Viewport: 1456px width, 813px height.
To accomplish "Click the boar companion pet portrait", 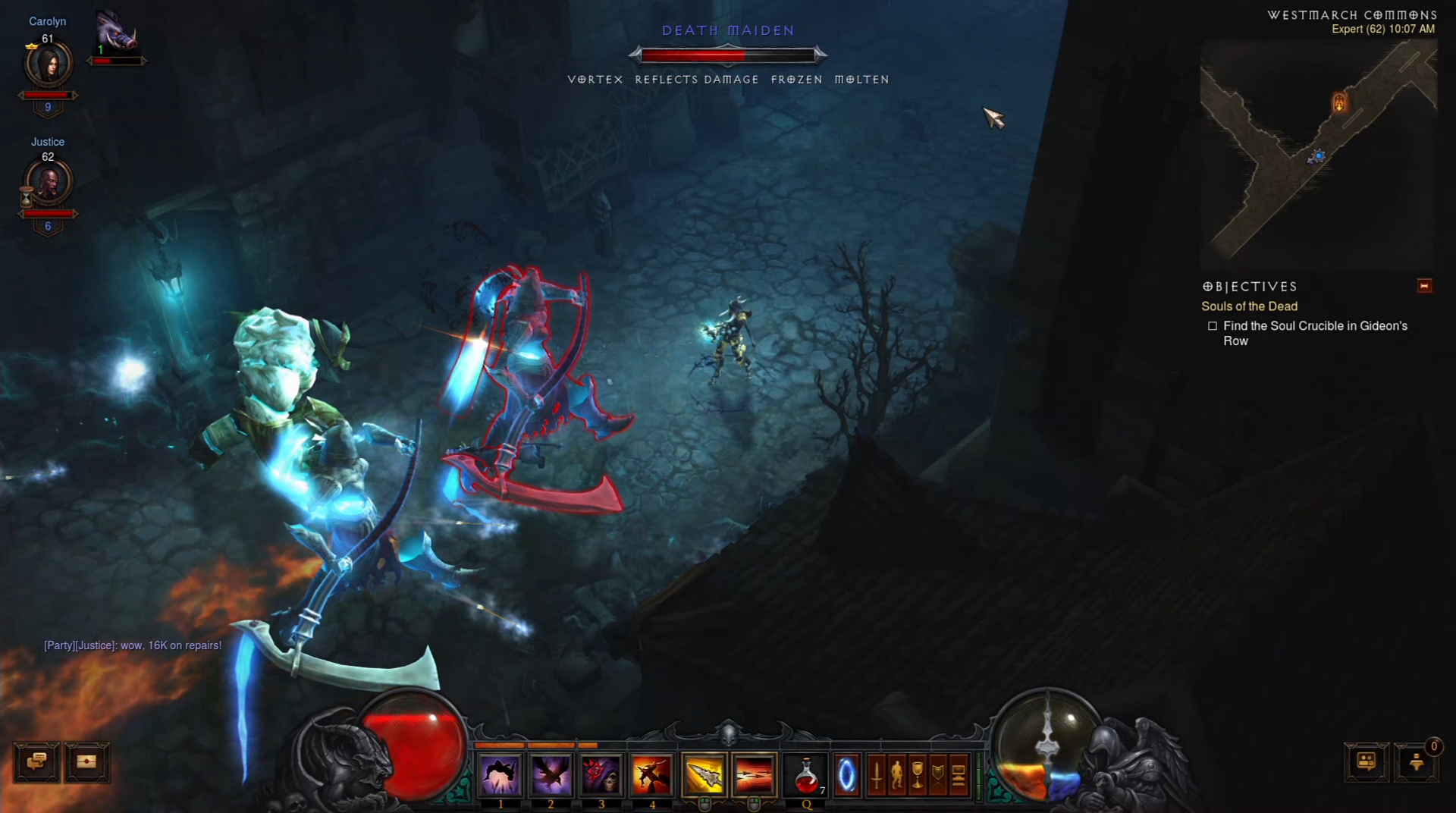I will pyautogui.click(x=116, y=32).
